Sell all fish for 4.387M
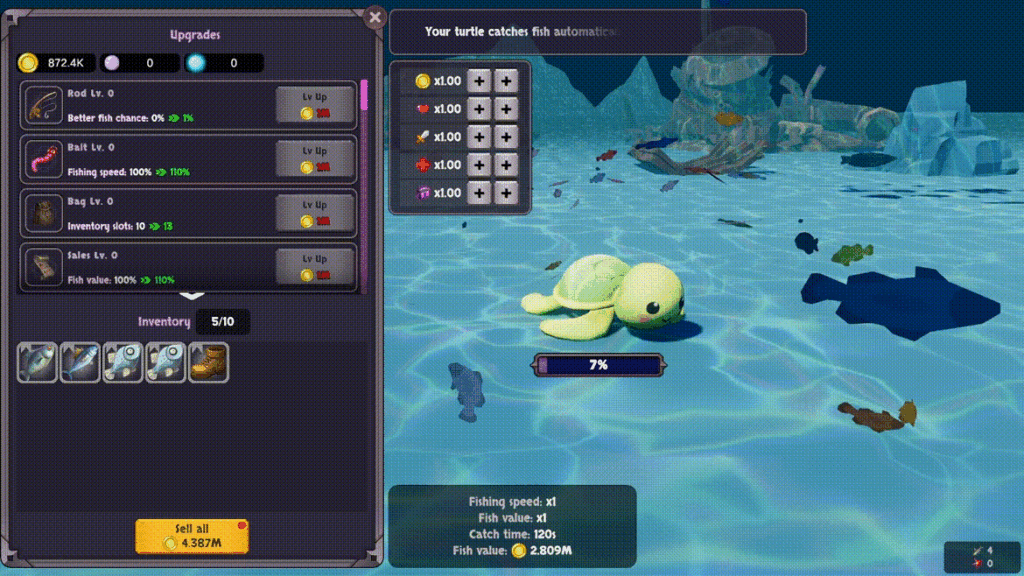 pos(192,537)
